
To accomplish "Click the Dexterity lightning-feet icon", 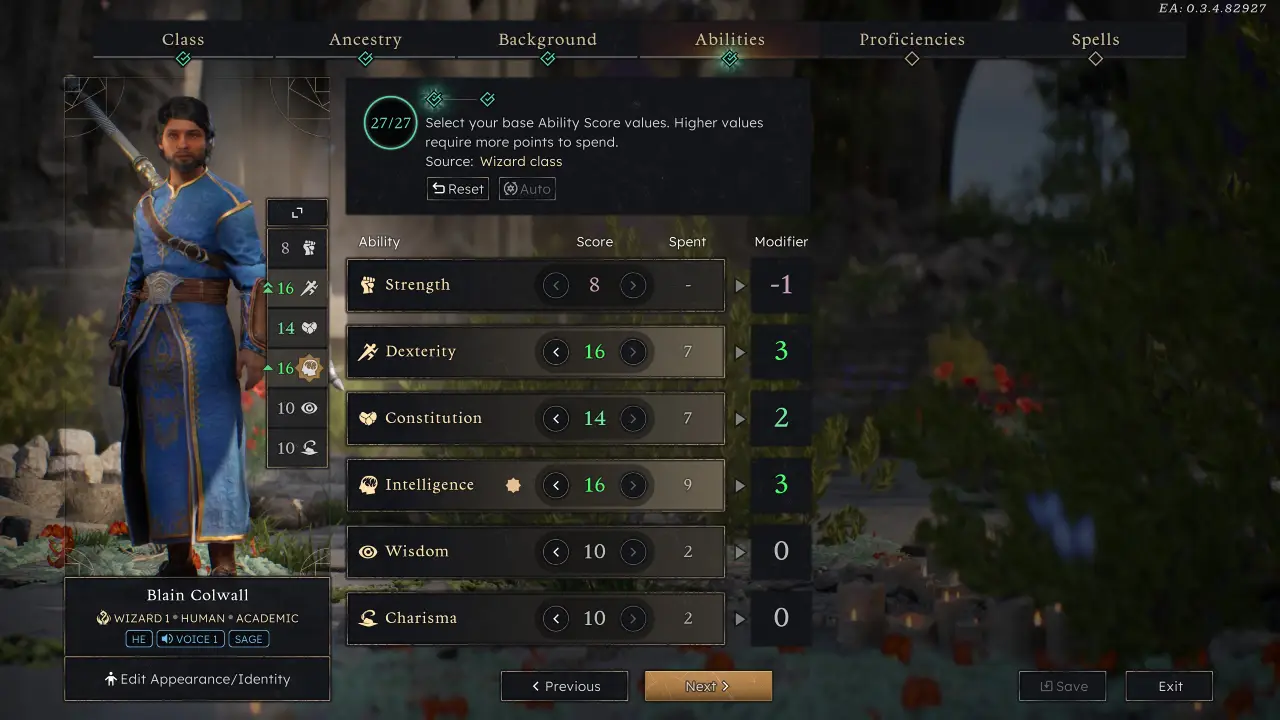I will pyautogui.click(x=368, y=351).
